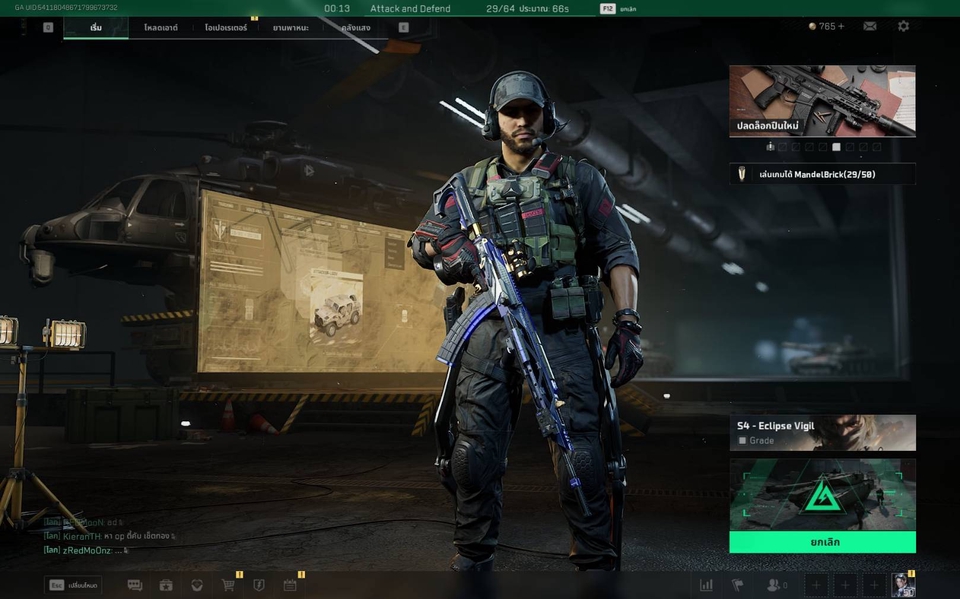This screenshot has height=599, width=960.
Task: Open the calendar events icon
Action: click(x=290, y=585)
